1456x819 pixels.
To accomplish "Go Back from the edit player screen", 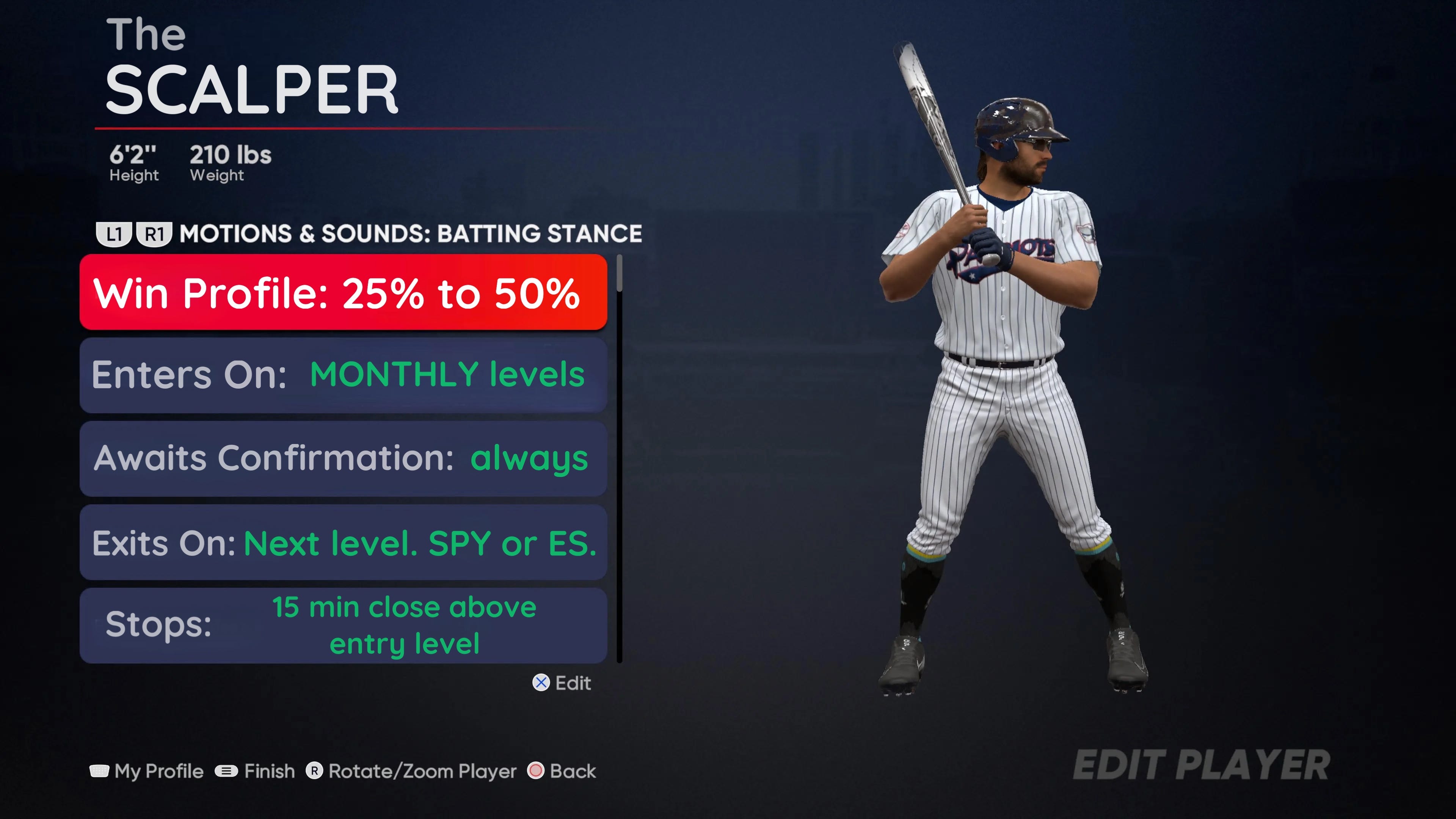I will [562, 771].
